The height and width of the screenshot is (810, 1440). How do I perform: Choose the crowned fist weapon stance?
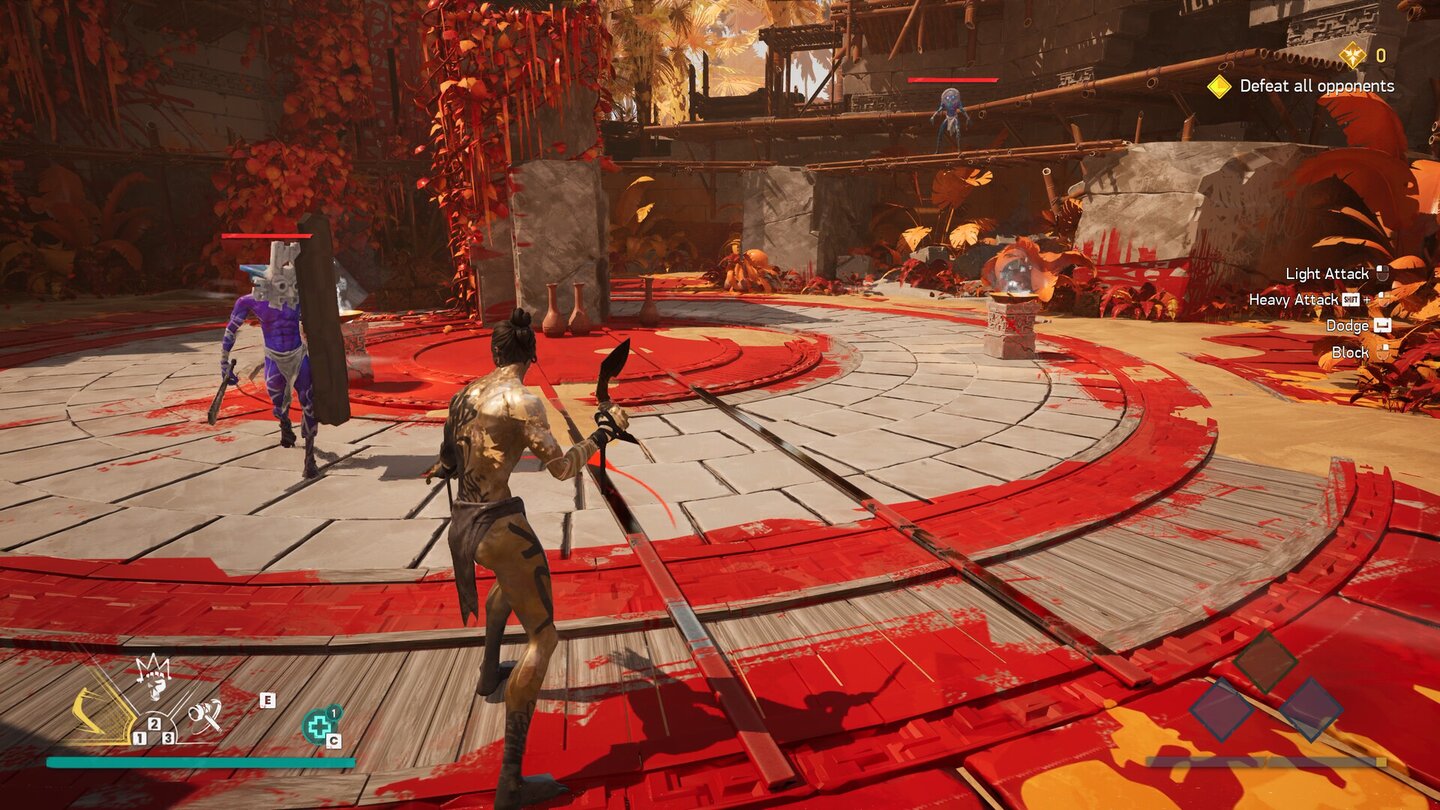[154, 677]
